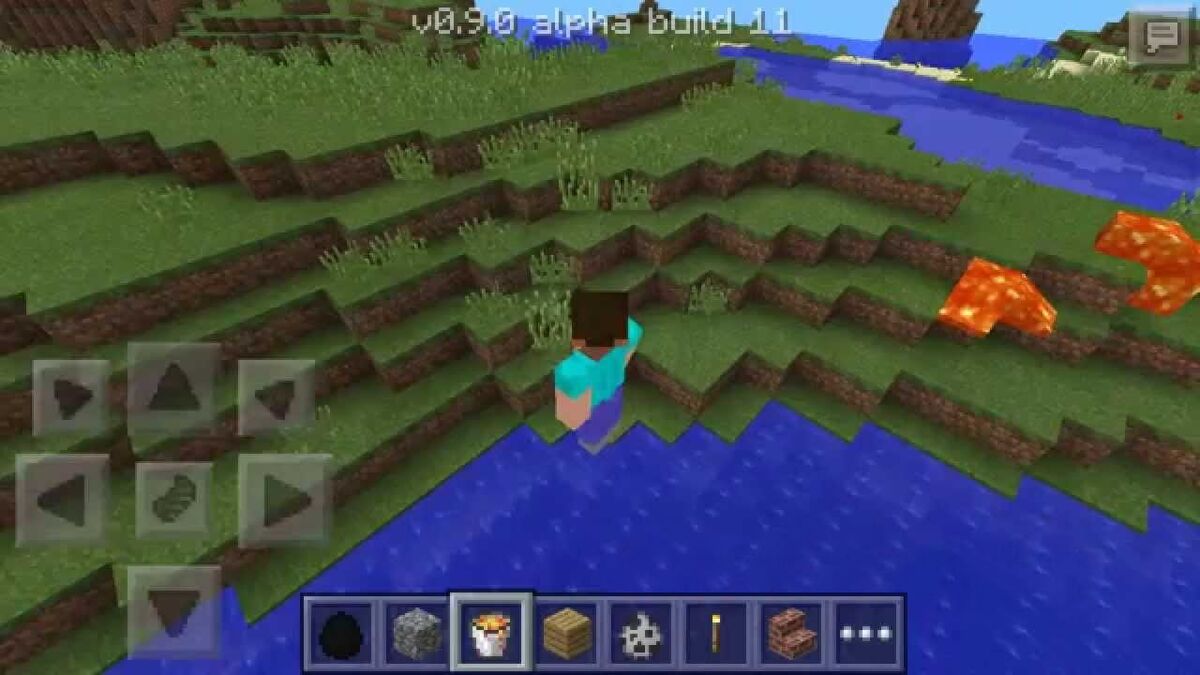Screen dimensions: 1200x675
Task: Select the brick stairs hotbar slot
Action: click(792, 633)
